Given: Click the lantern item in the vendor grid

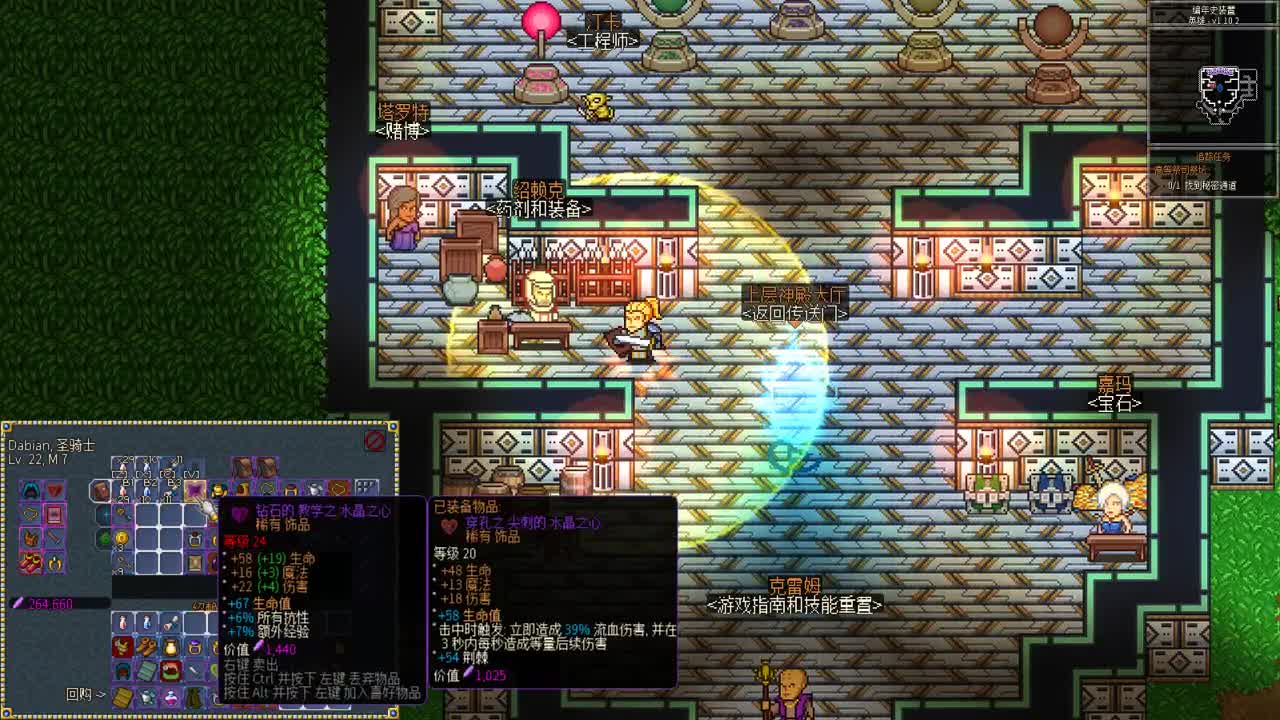Looking at the screenshot, I should point(173,647).
